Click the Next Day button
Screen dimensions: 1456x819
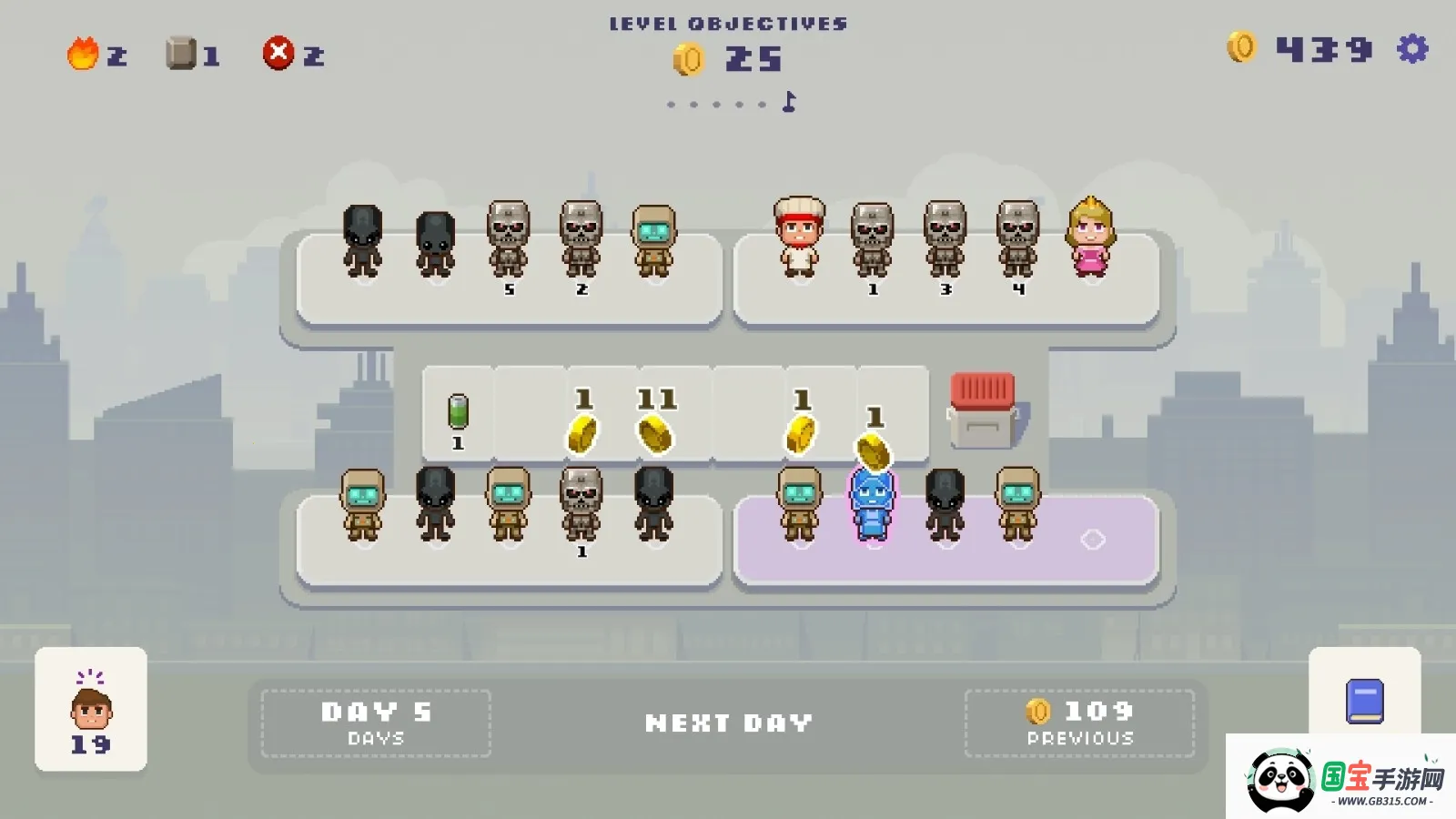728,723
